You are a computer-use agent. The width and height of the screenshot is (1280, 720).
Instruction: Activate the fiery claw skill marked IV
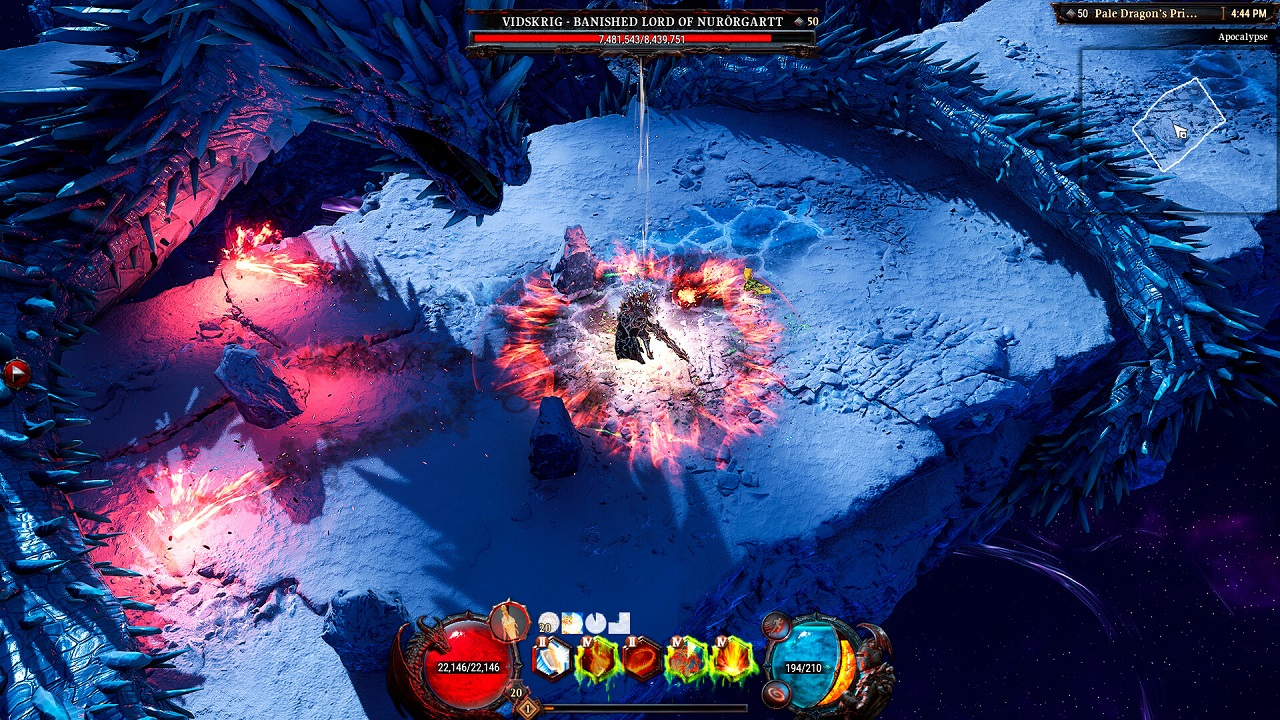coord(595,658)
